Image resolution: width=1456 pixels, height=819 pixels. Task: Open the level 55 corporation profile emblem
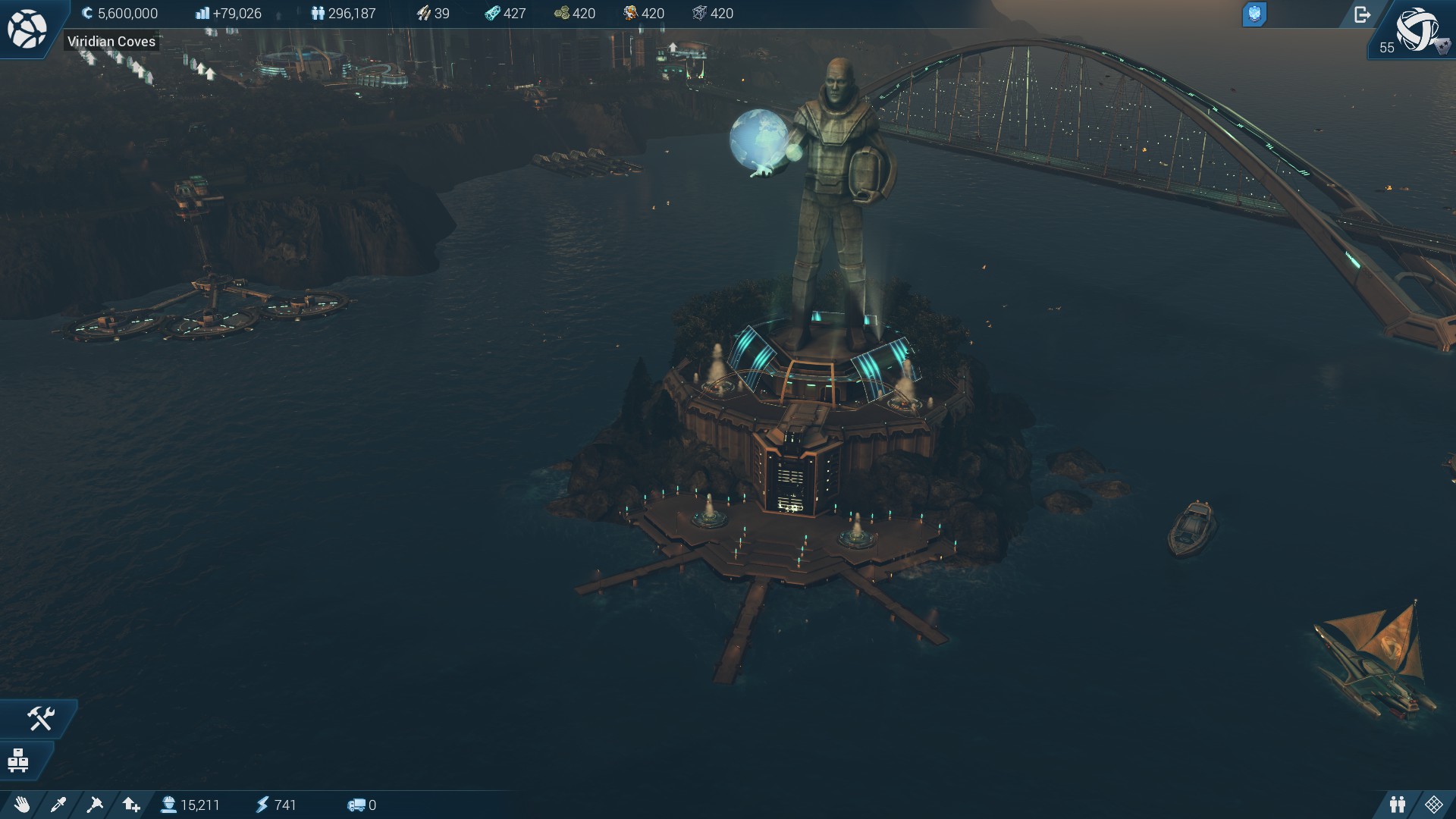1416,30
